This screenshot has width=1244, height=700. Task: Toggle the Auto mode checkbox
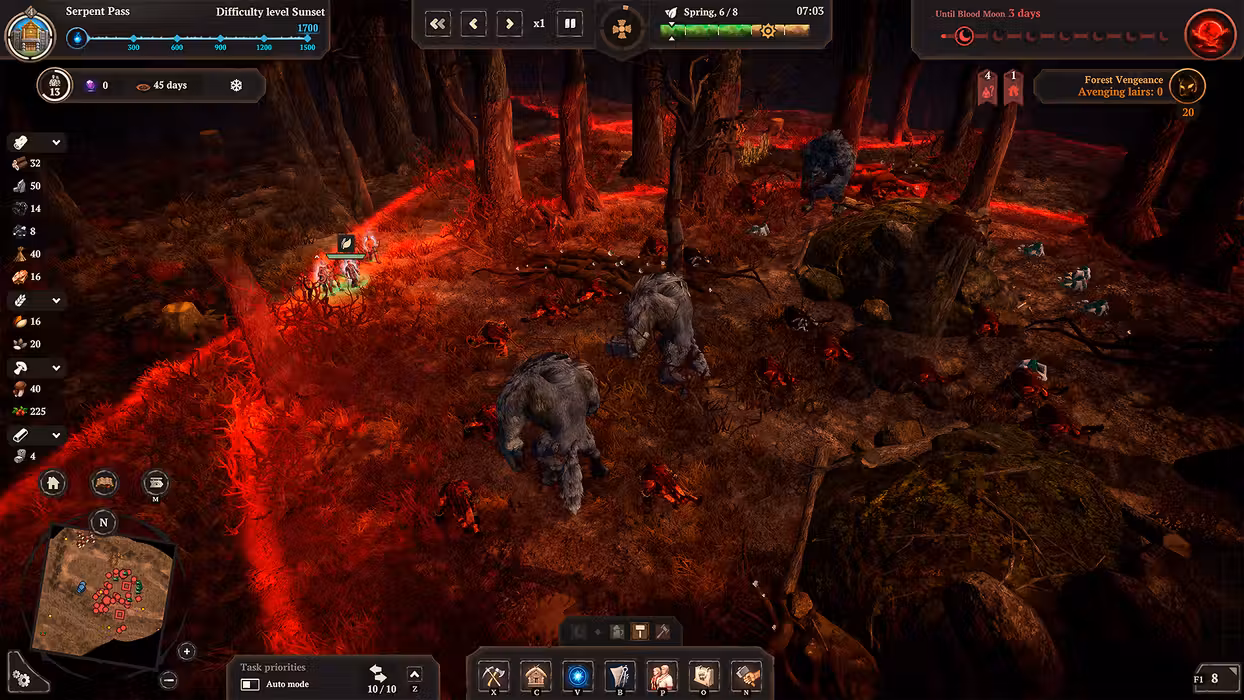pyautogui.click(x=250, y=685)
